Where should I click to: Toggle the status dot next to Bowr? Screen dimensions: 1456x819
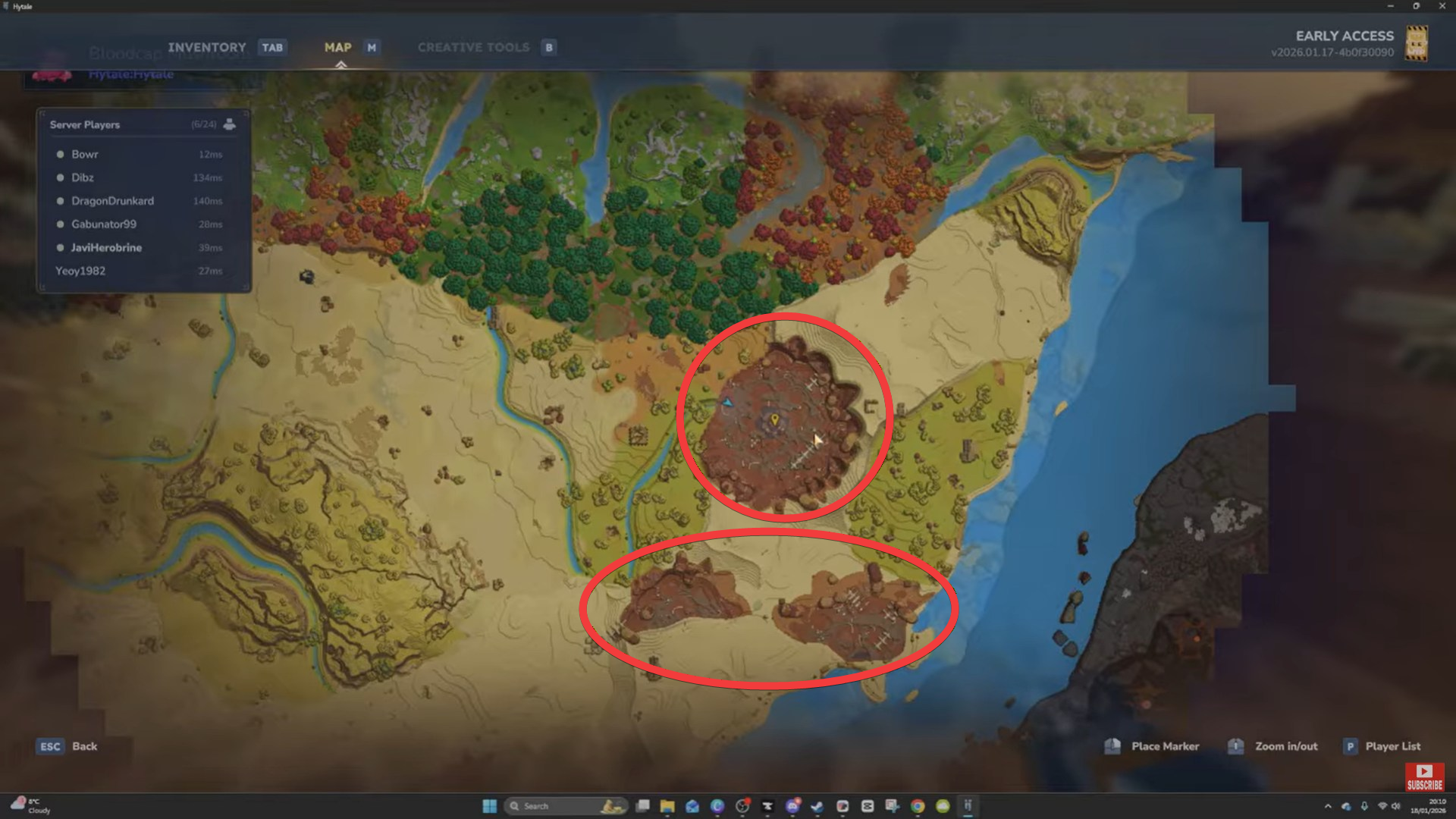point(60,154)
